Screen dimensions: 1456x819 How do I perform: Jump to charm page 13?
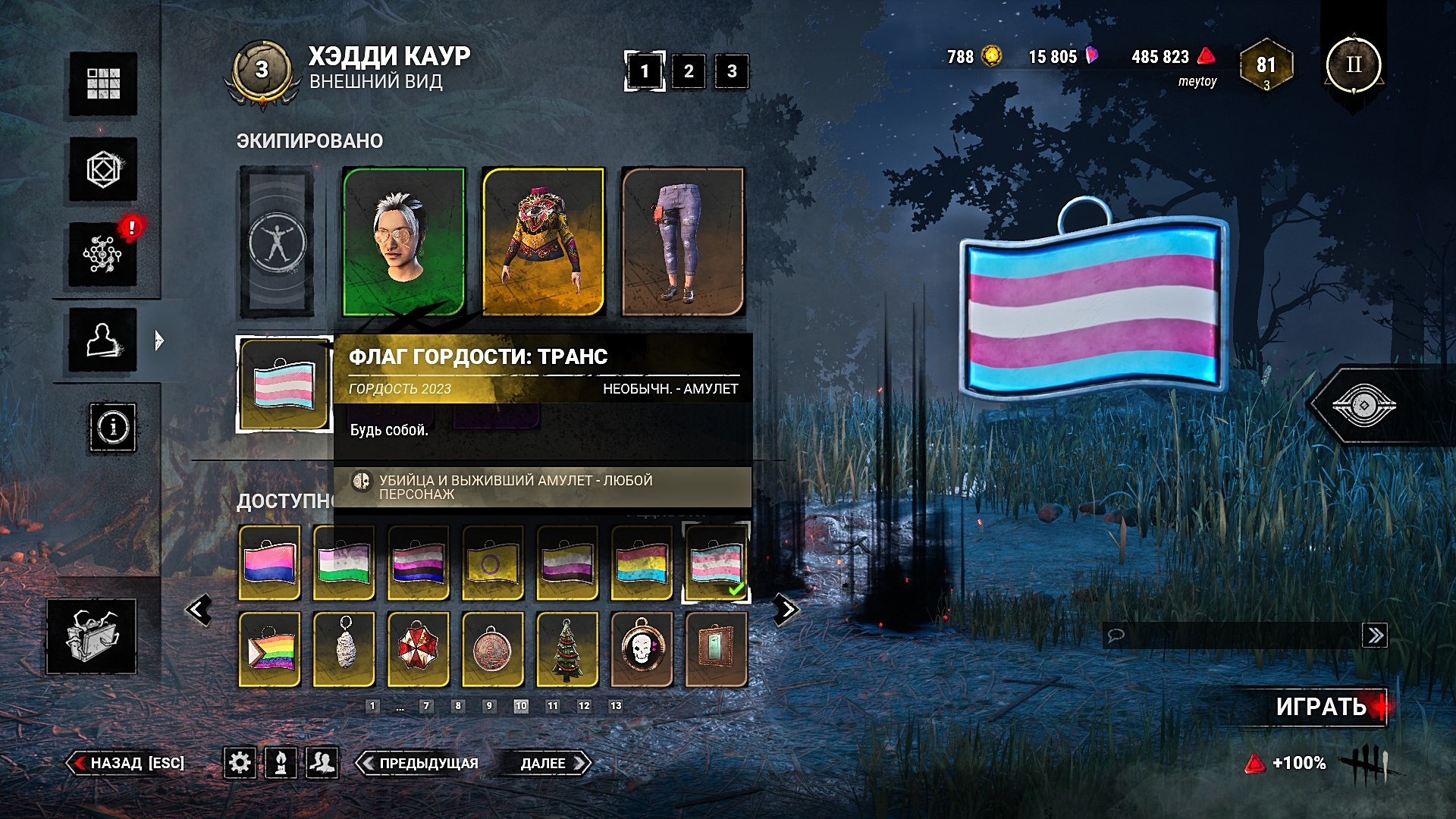(x=616, y=706)
